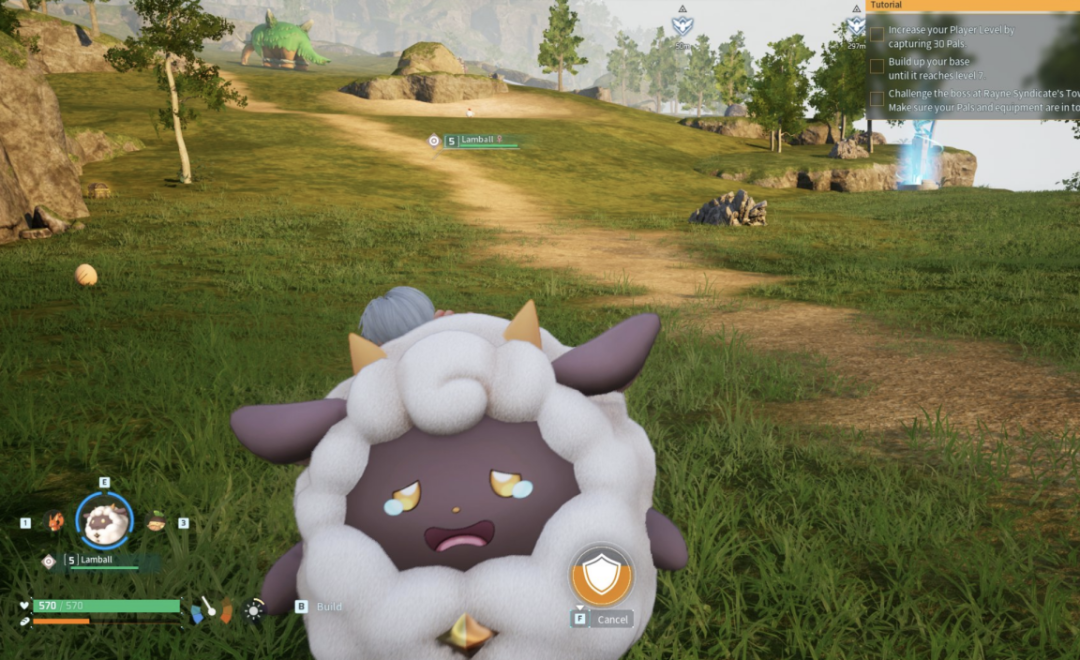Tick the Rayne Syndicate boss challenge checkbox
Viewport: 1080px width, 660px height.
pos(877,98)
